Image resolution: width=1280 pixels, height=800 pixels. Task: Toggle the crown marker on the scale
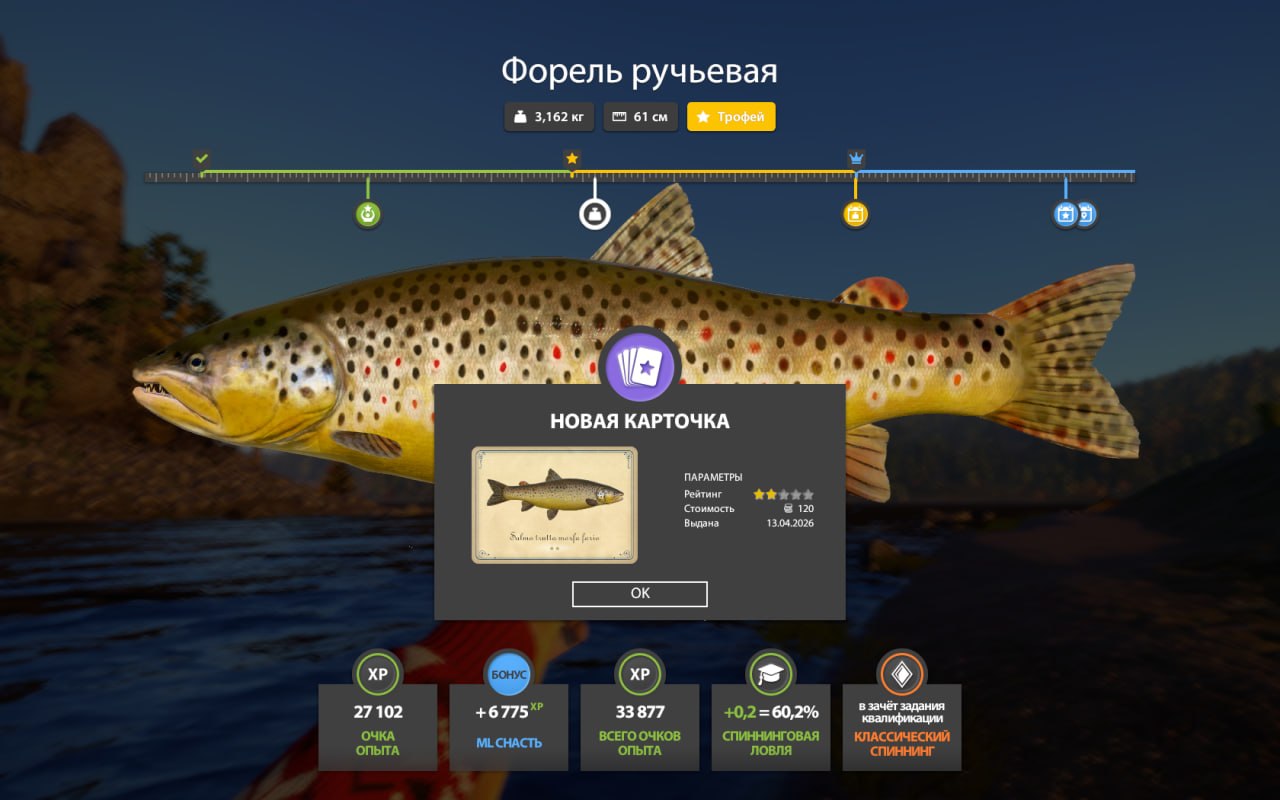[x=855, y=157]
